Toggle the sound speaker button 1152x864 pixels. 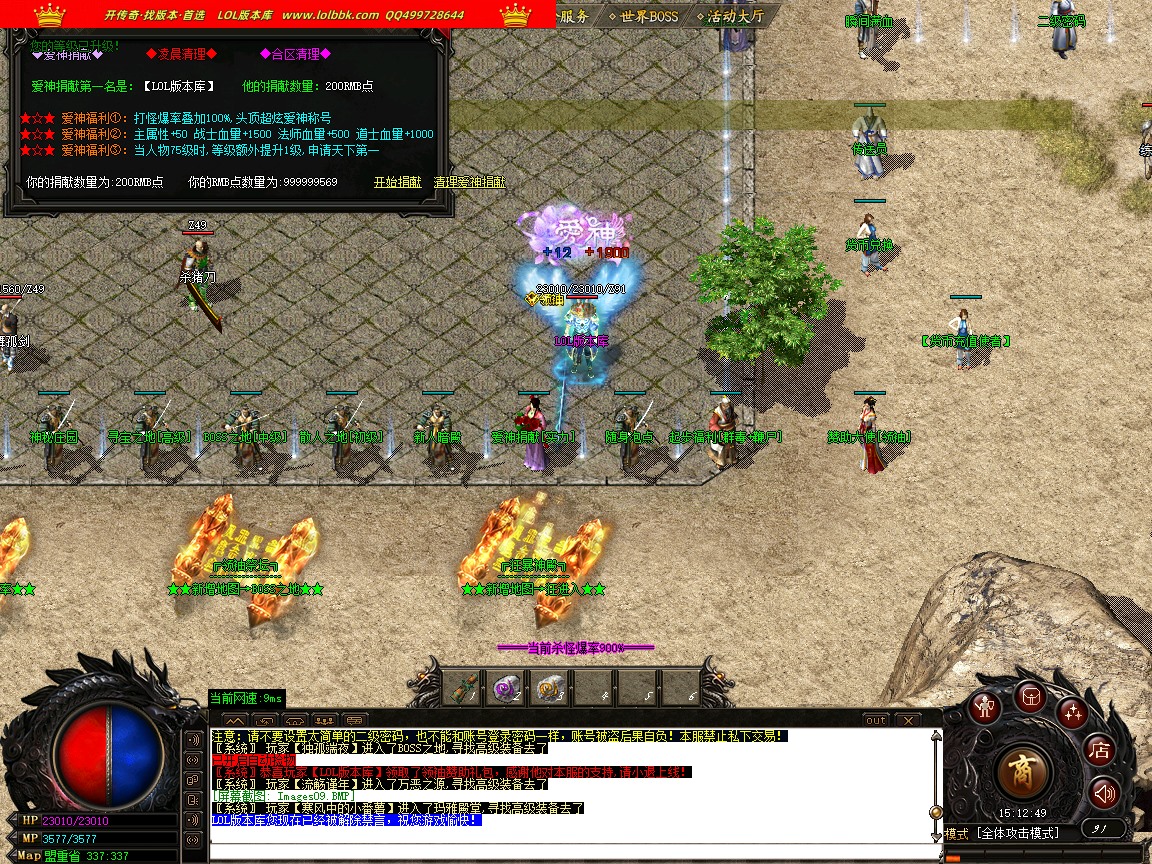(1104, 793)
